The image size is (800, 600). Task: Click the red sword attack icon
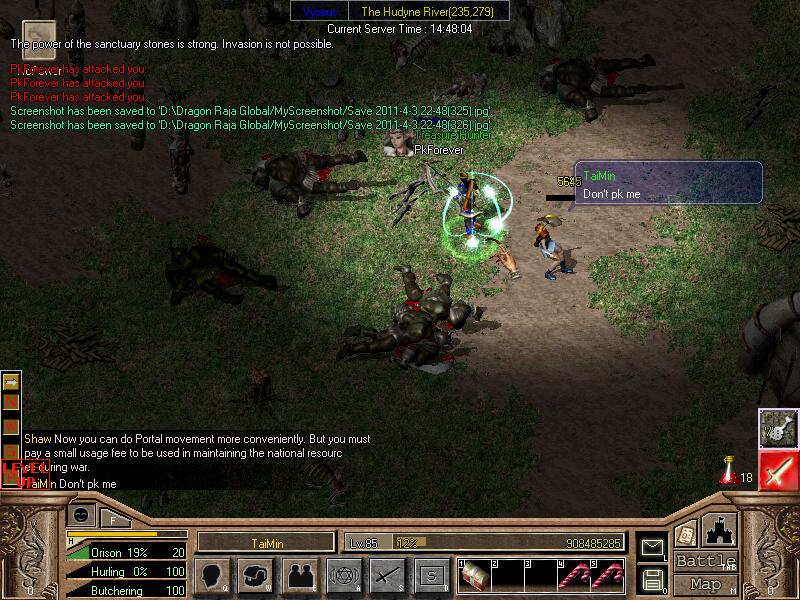tap(778, 470)
